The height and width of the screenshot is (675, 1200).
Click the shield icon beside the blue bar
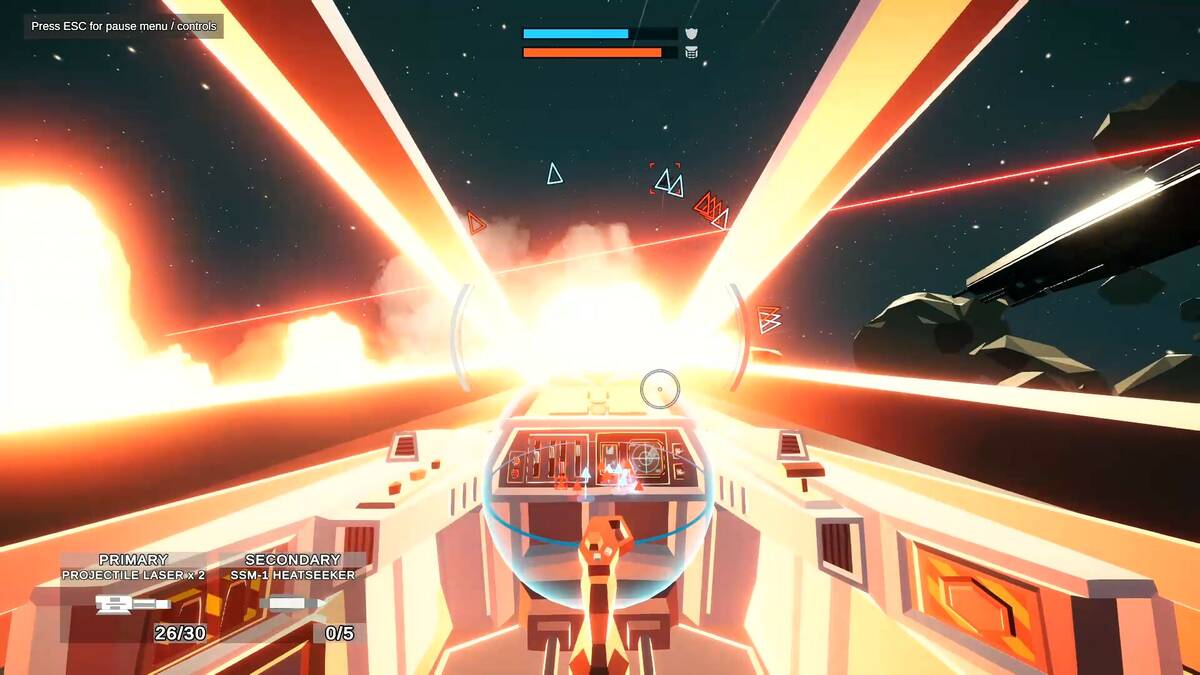(x=691, y=34)
